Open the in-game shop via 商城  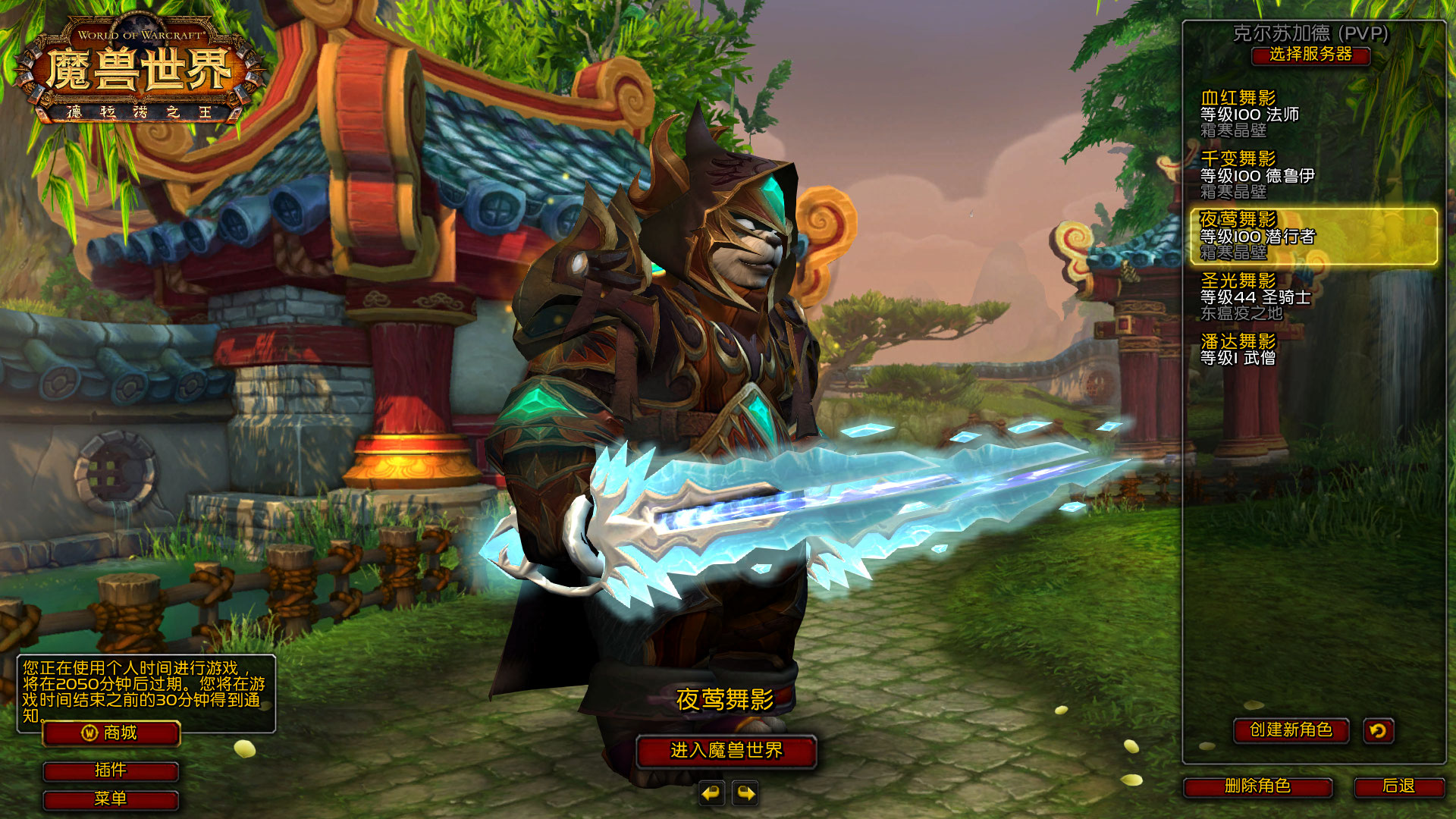[x=111, y=733]
